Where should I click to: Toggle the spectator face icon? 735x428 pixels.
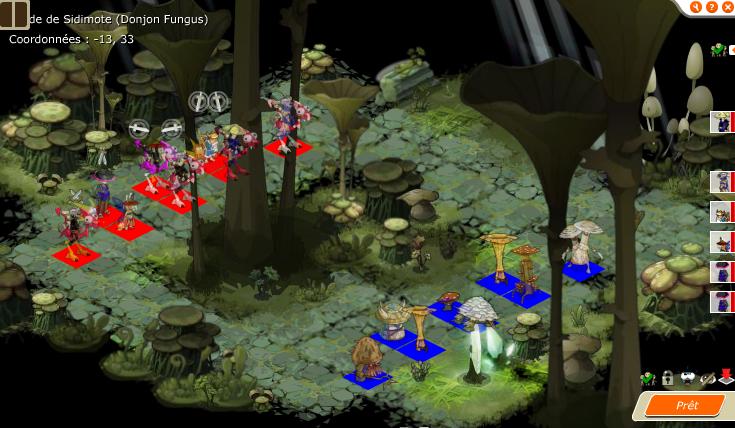click(687, 379)
